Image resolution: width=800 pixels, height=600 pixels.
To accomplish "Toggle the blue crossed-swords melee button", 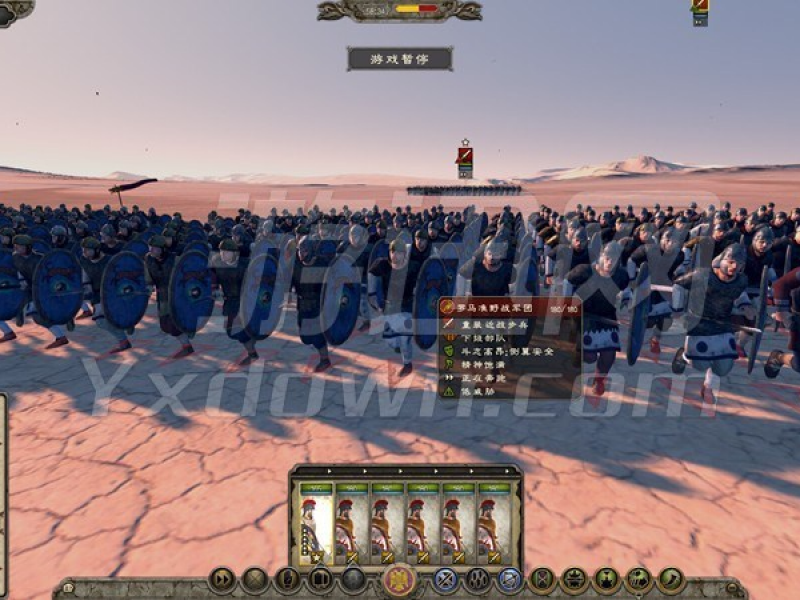I will 446,579.
